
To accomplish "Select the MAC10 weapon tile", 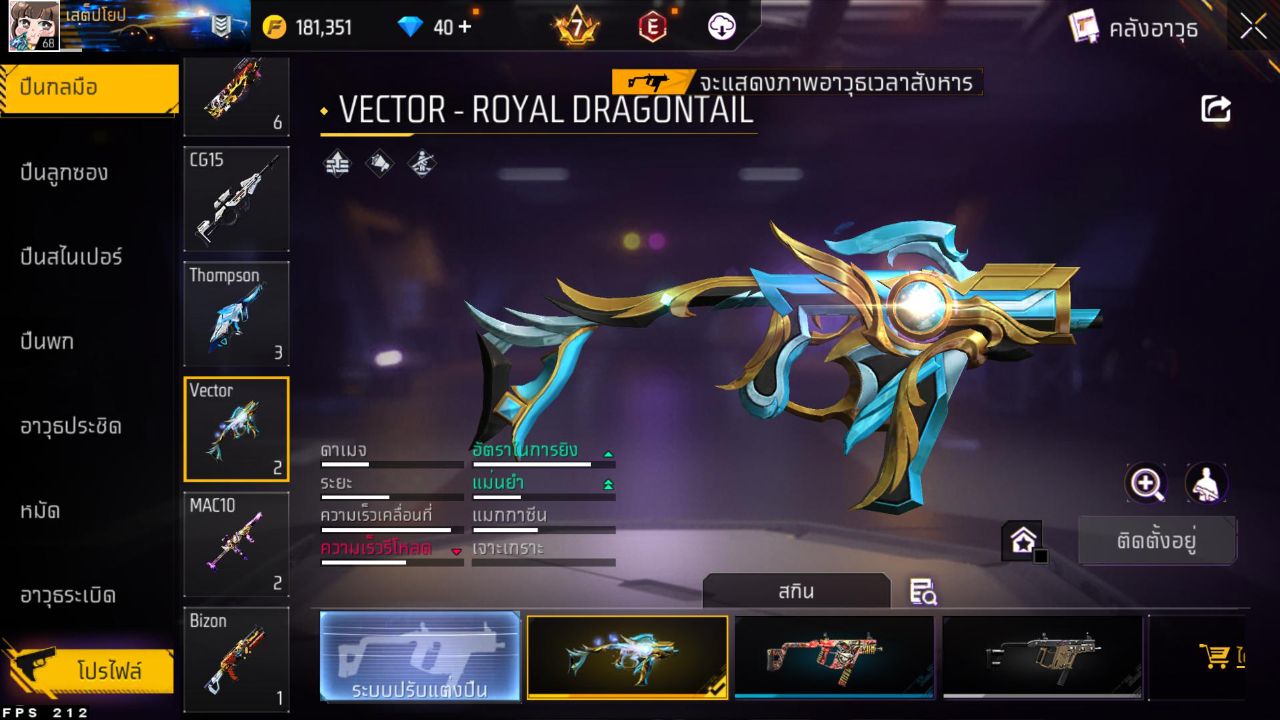I will click(236, 544).
